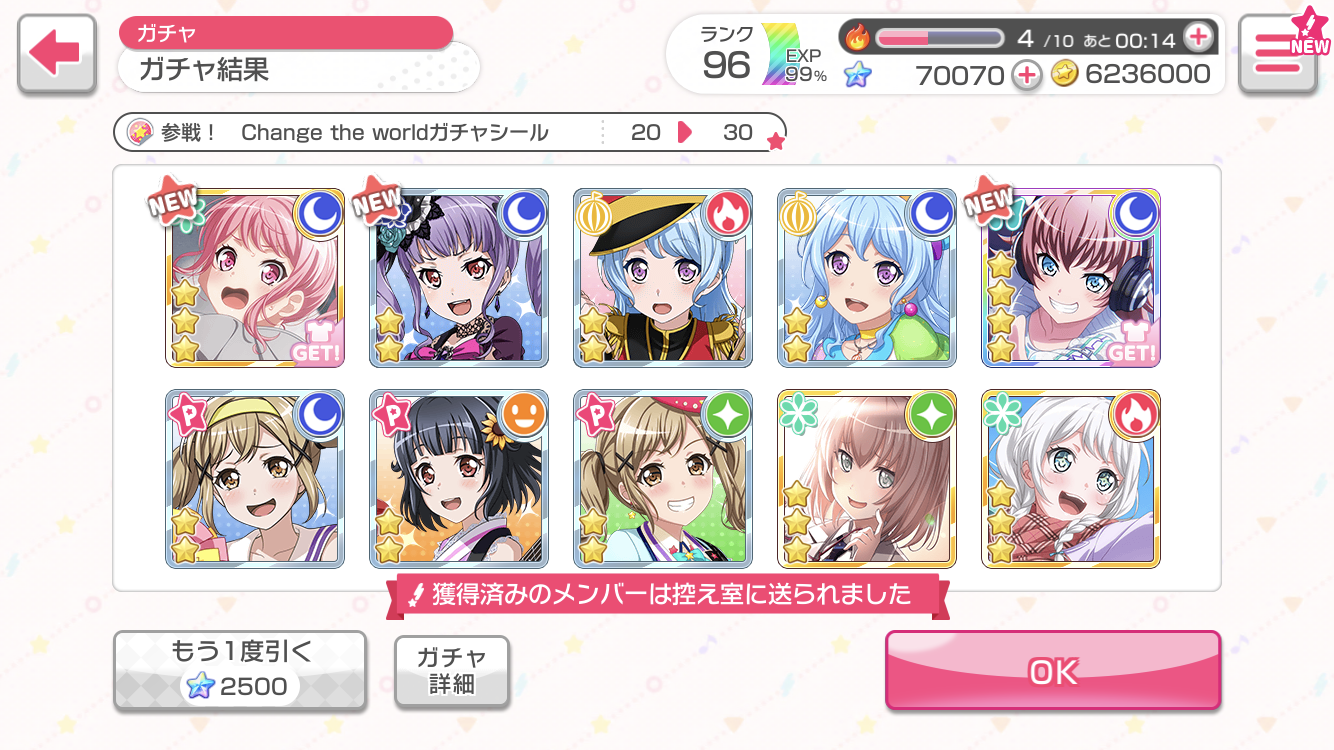The height and width of the screenshot is (750, 1334).
Task: Confirm results with the OK button
Action: [x=1053, y=671]
